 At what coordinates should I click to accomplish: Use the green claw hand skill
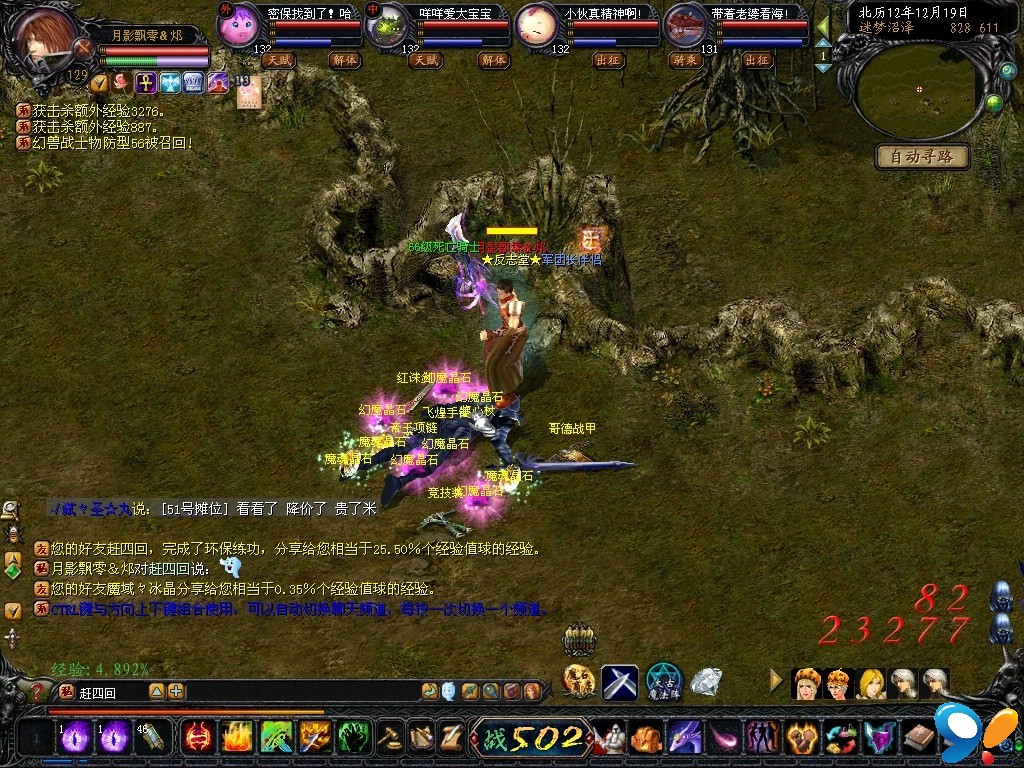click(353, 738)
